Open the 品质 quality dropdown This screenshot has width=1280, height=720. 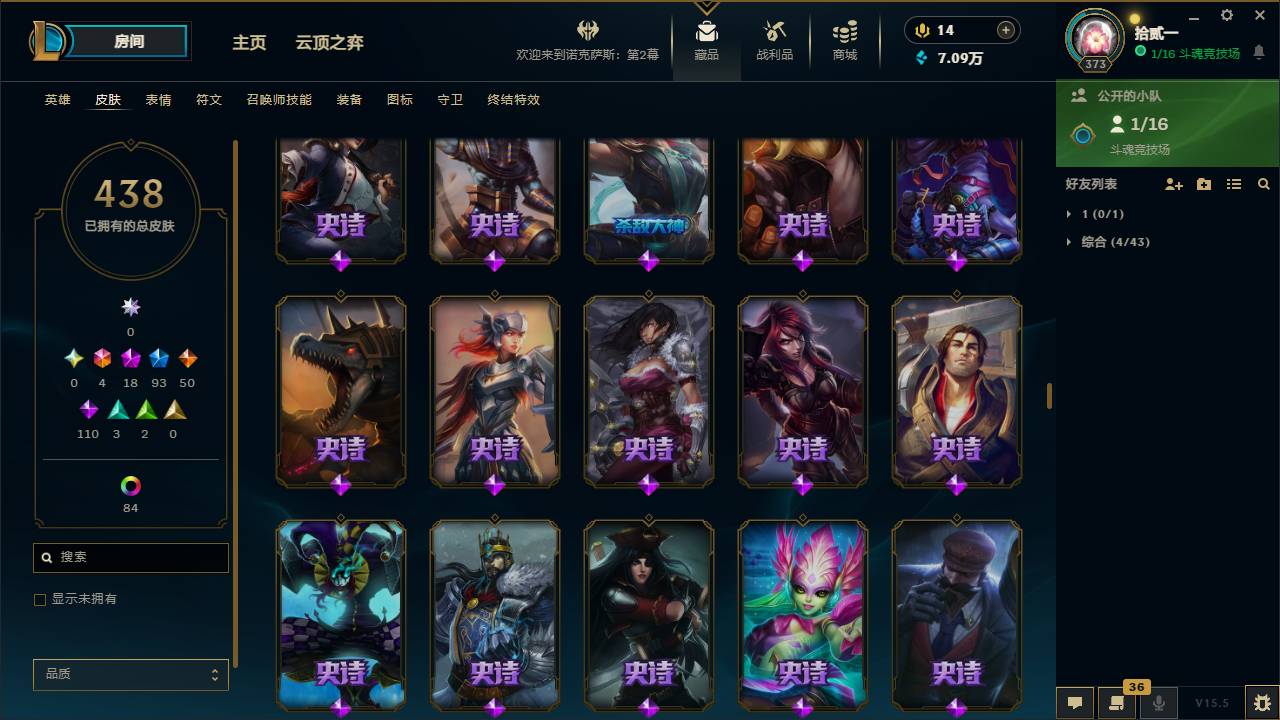point(130,674)
